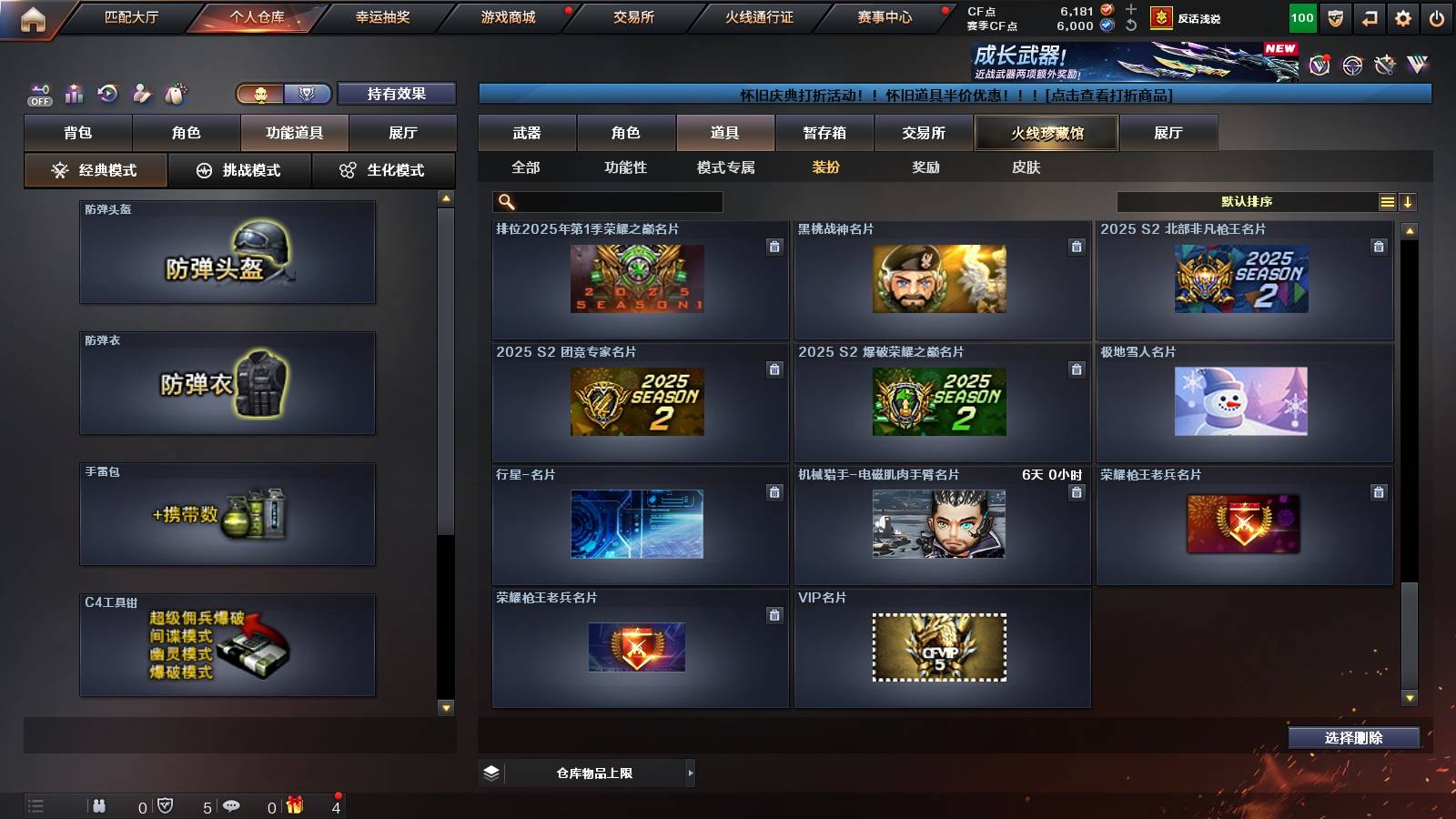
Task: Expand the 仓库物品上限 bar arrow
Action: point(689,773)
